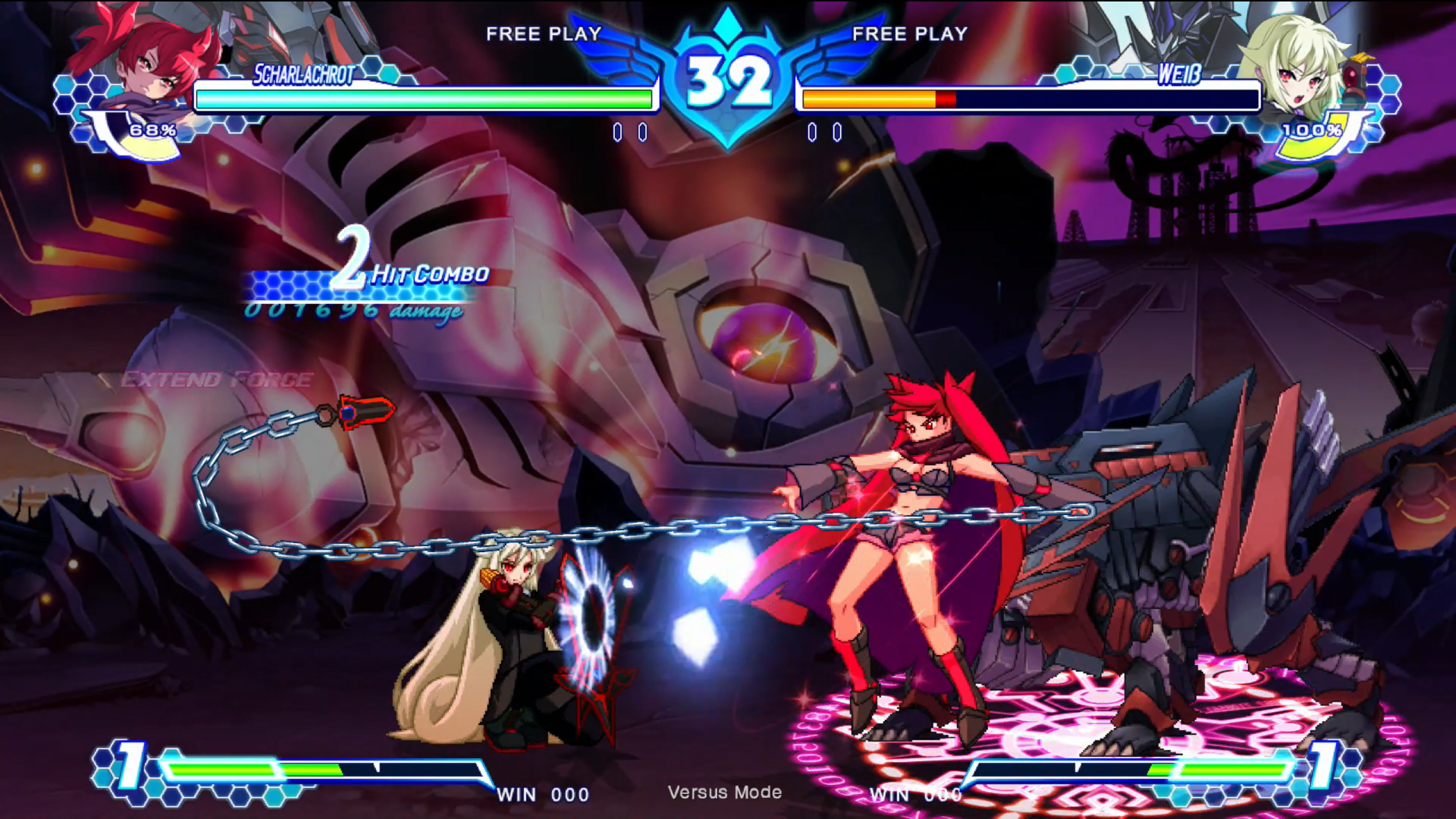Click the Weiß name banner
This screenshot has width=1456, height=819.
(1180, 74)
